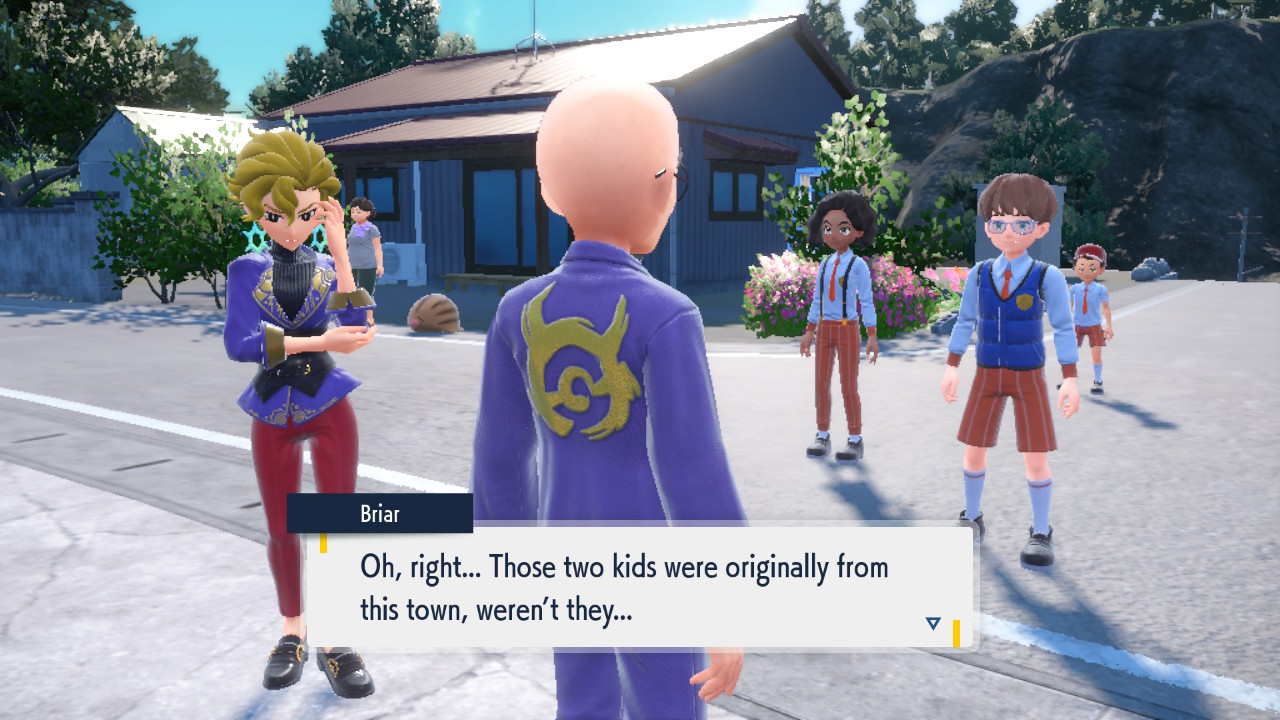Advance dialogue with the continue arrow
The height and width of the screenshot is (720, 1280).
(x=932, y=623)
